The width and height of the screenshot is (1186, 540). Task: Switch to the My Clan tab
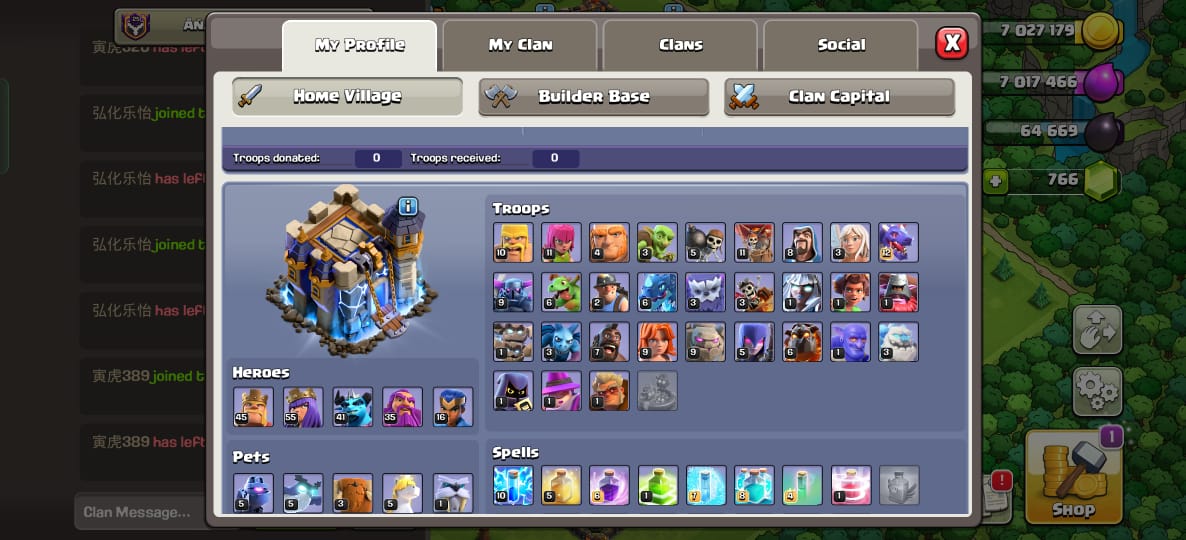click(x=520, y=45)
